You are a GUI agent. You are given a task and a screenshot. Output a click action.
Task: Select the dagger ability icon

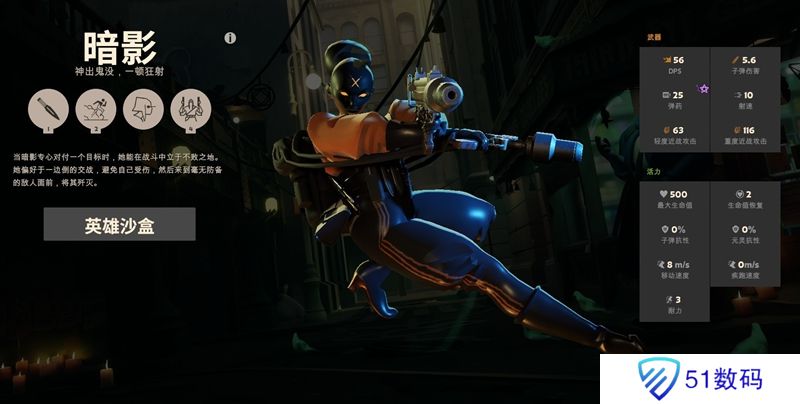tap(45, 107)
